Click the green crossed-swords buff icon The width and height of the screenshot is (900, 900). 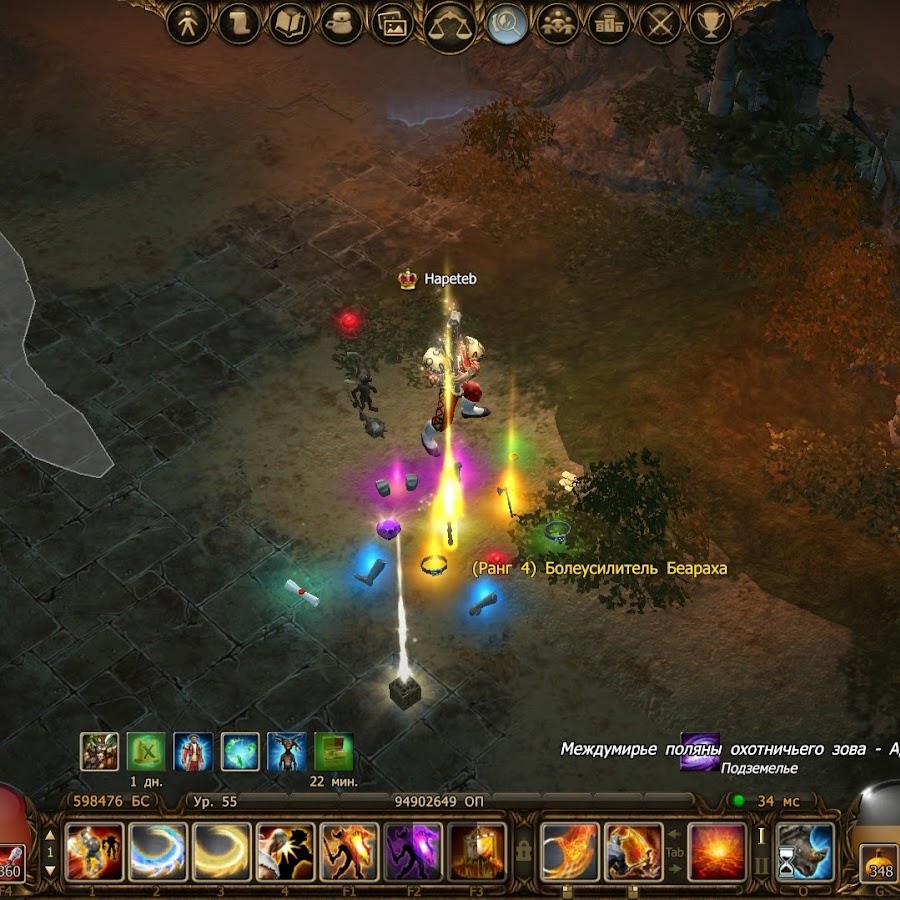(x=146, y=752)
